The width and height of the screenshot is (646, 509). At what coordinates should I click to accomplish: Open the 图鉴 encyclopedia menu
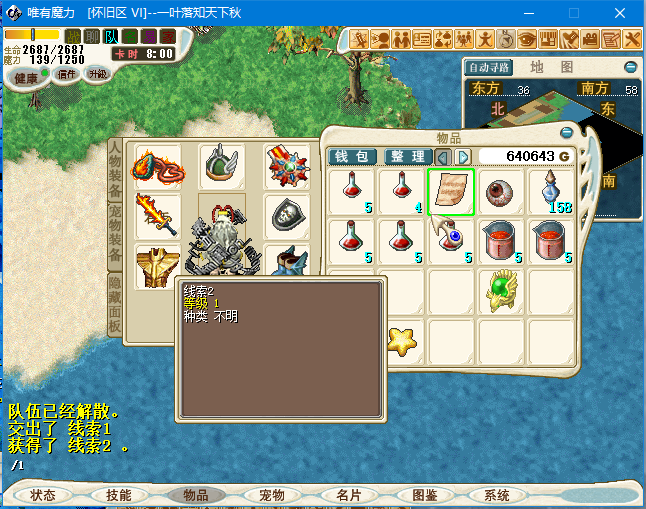(x=425, y=495)
